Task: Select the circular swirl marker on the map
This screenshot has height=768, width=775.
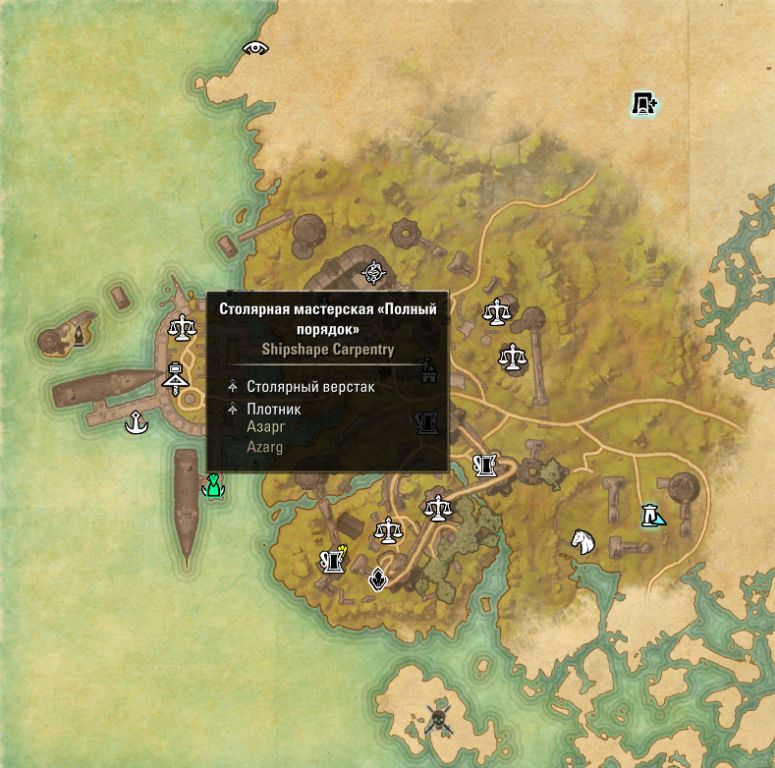Action: tap(374, 271)
